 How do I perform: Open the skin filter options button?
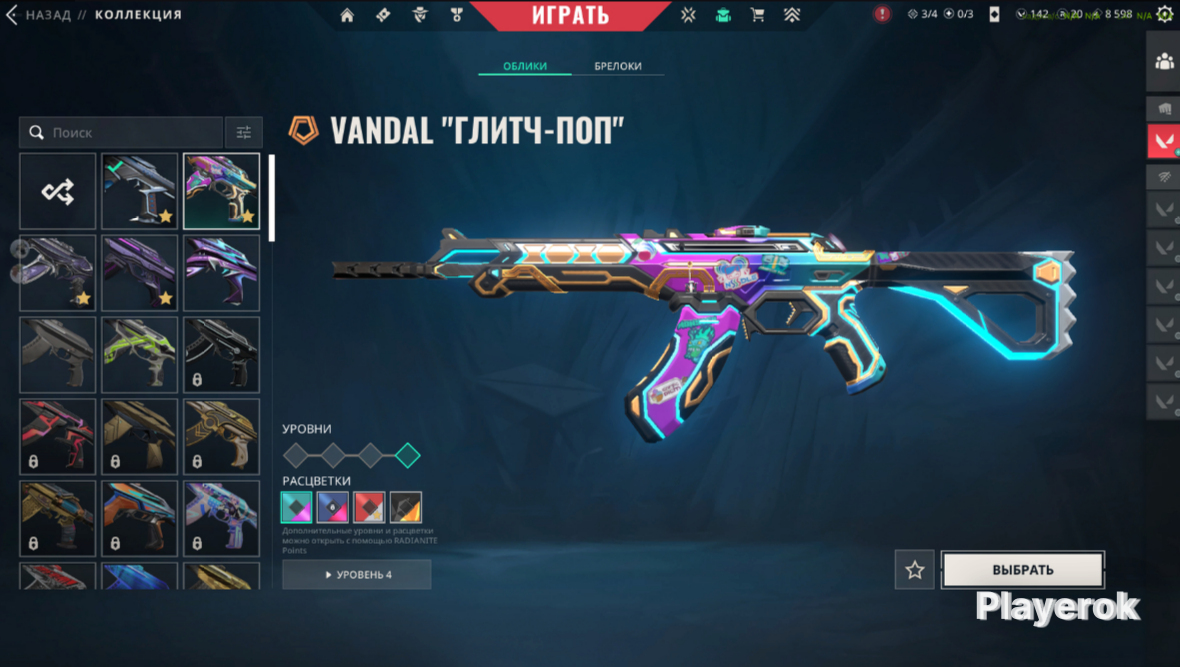244,132
